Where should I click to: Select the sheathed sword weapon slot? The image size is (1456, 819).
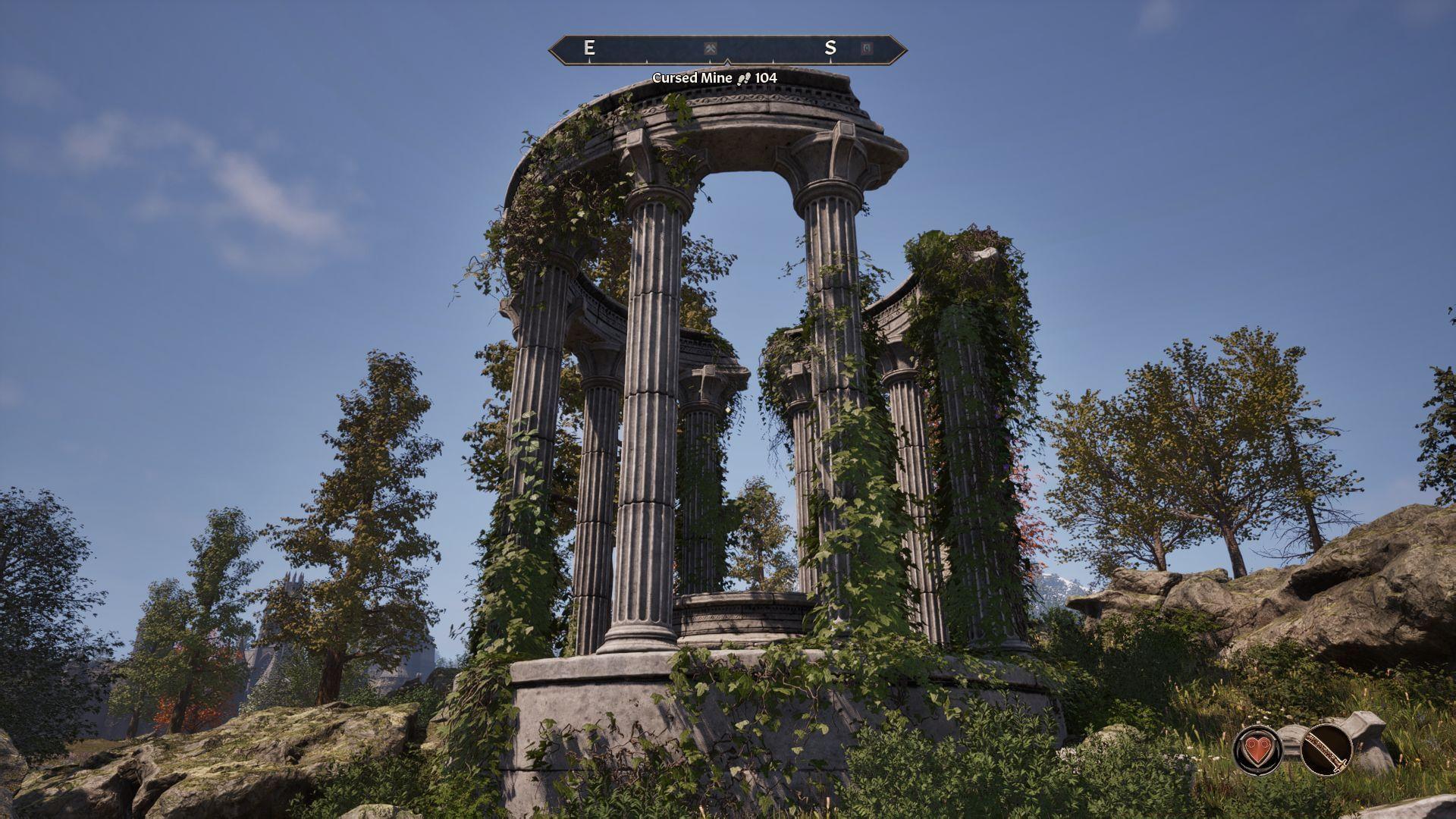point(1326,749)
